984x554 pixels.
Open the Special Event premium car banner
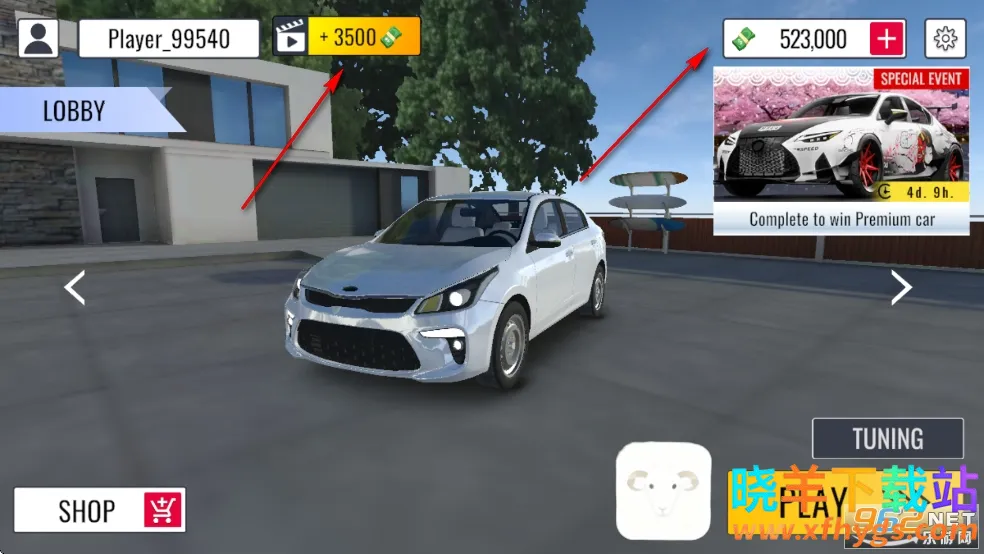[841, 150]
